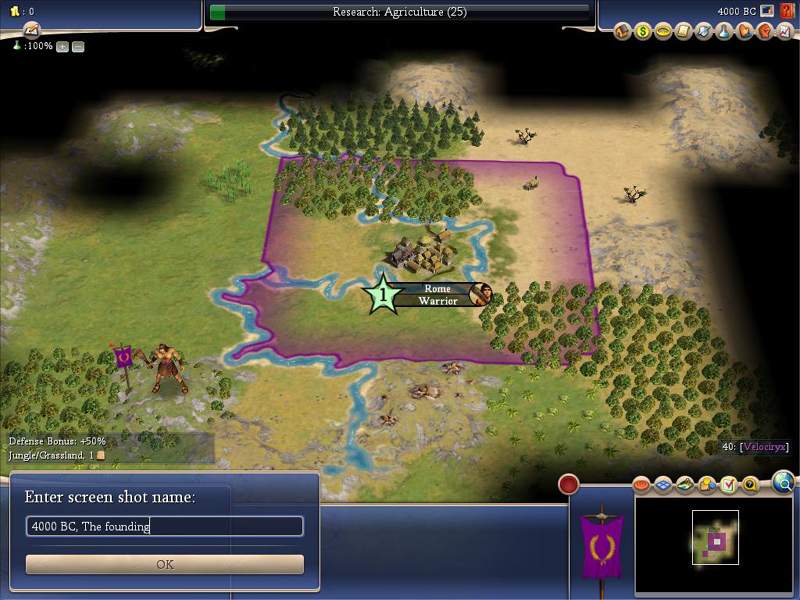Increase the research rate with plus button
Viewport: 800px width, 600px height.
coord(63,47)
